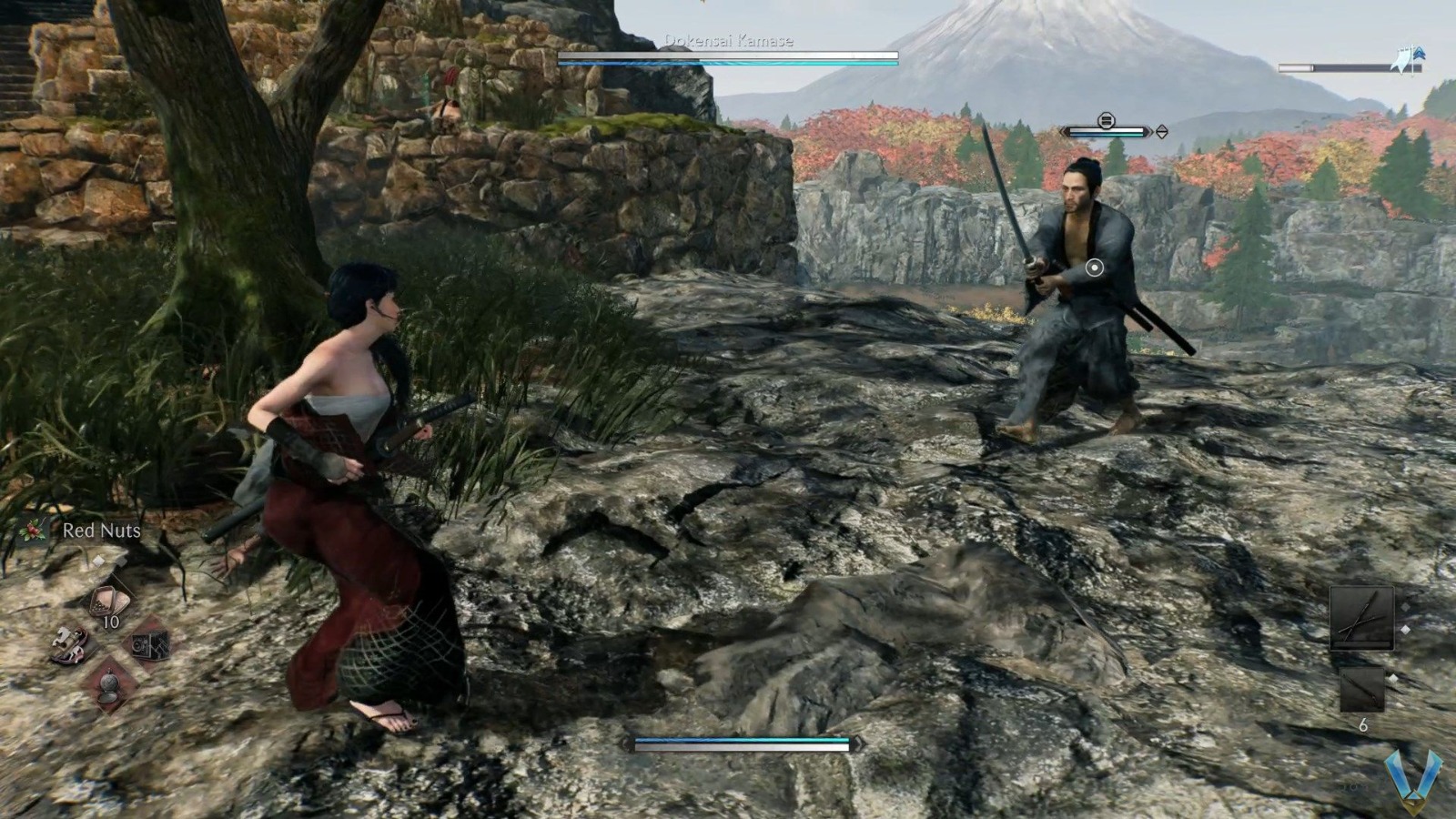Select the Dokensai Kamase boss name label
The image size is (1456, 819).
[729, 41]
